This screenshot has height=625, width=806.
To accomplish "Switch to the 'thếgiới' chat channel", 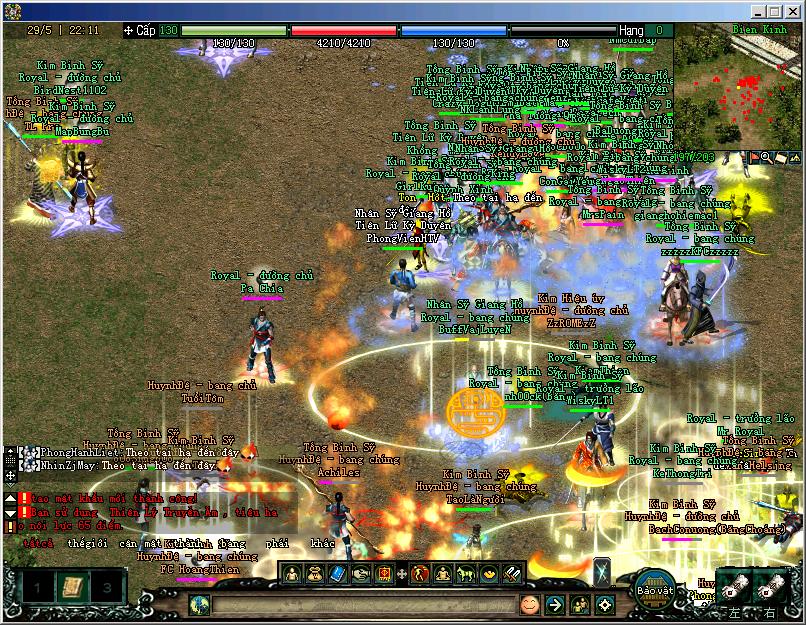I will (x=86, y=544).
